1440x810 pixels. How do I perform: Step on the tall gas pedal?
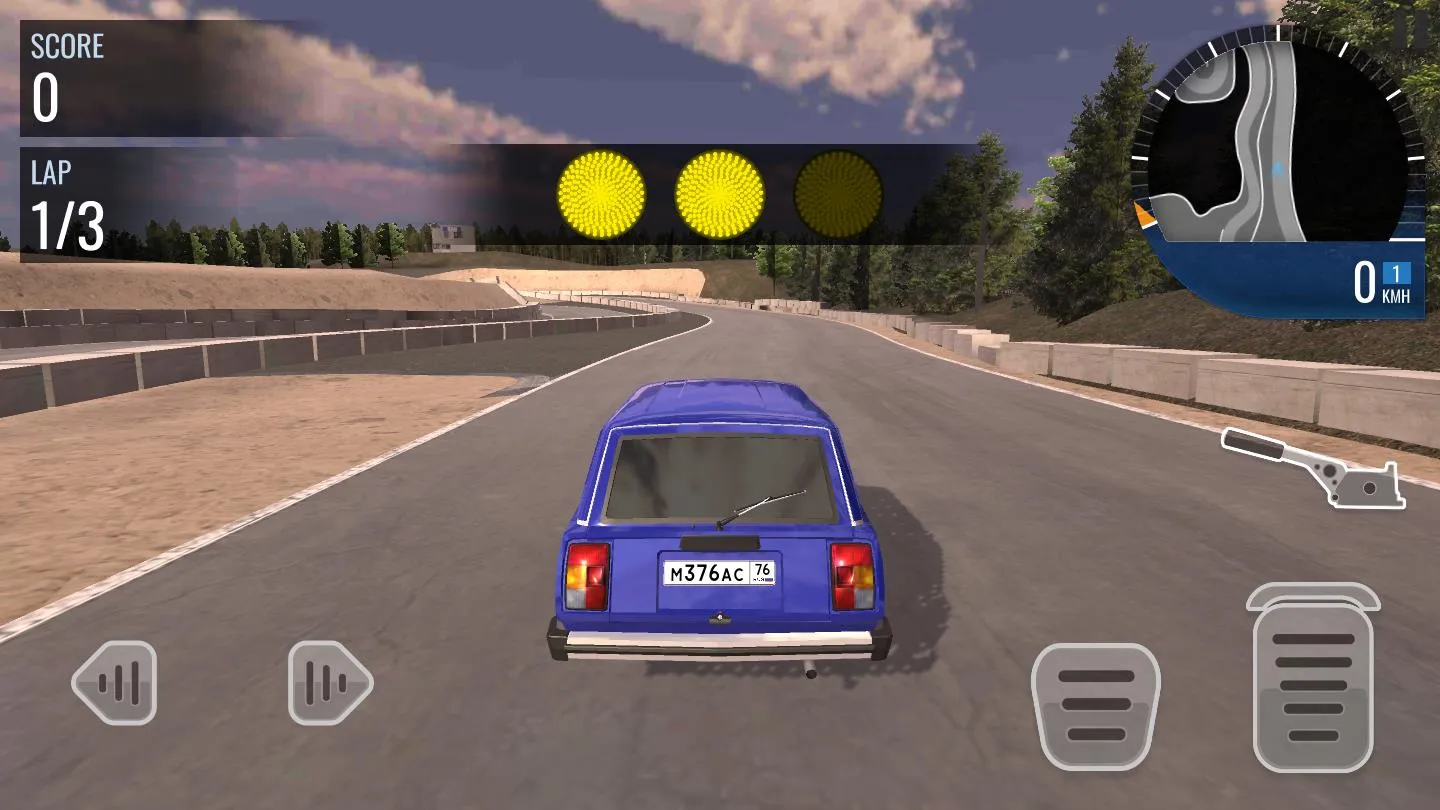tap(1313, 685)
